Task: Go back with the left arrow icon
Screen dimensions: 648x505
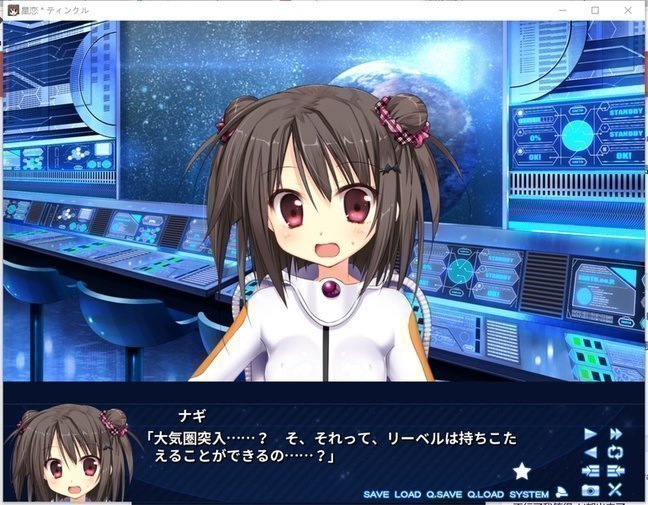Action: point(590,452)
